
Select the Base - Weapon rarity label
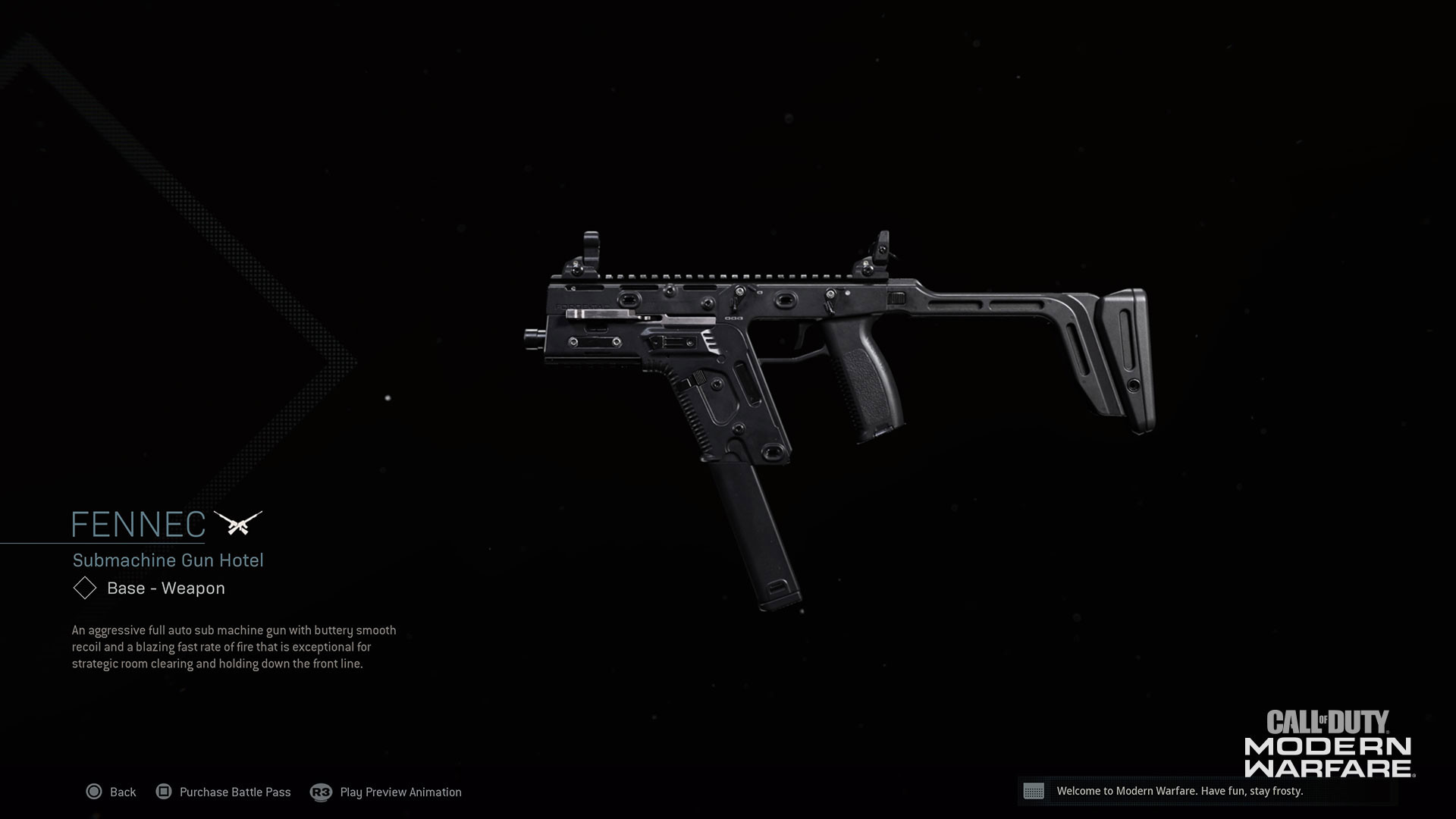point(165,588)
